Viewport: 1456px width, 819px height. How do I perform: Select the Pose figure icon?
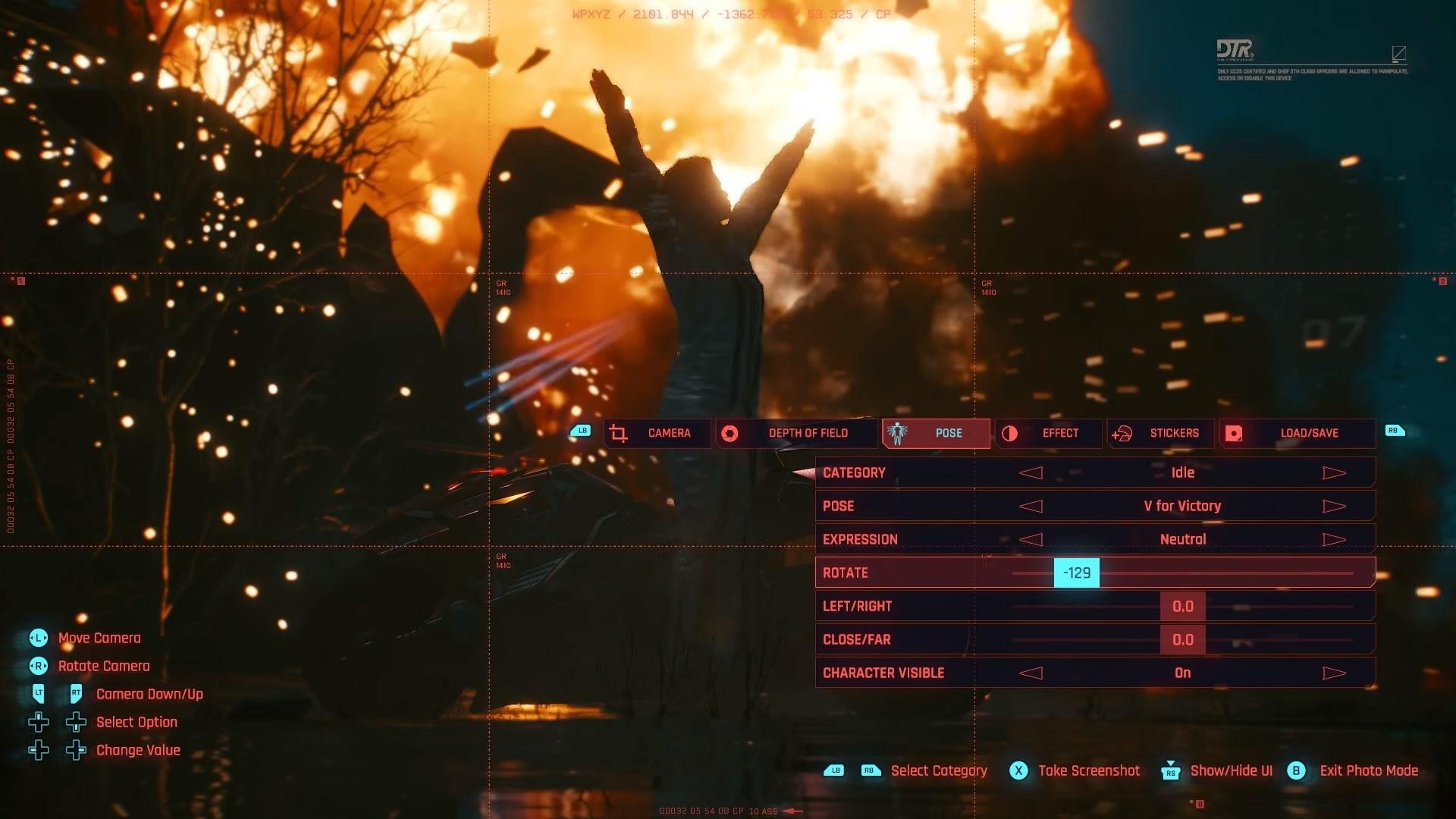point(896,433)
